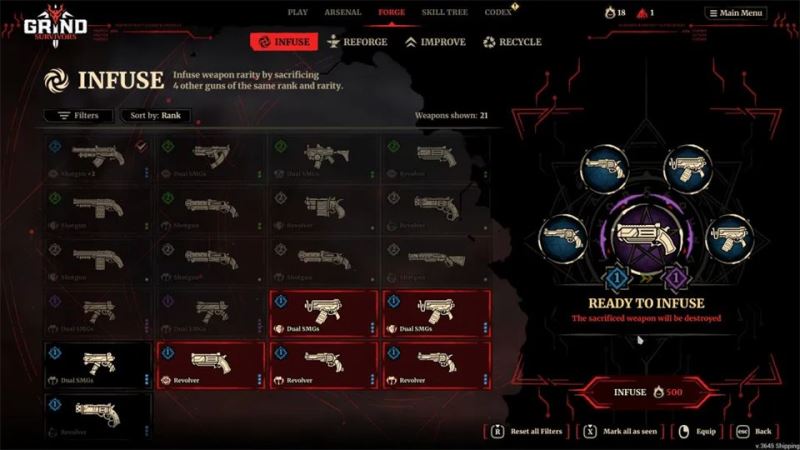
Task: Open the Arsenal tab
Action: point(342,12)
